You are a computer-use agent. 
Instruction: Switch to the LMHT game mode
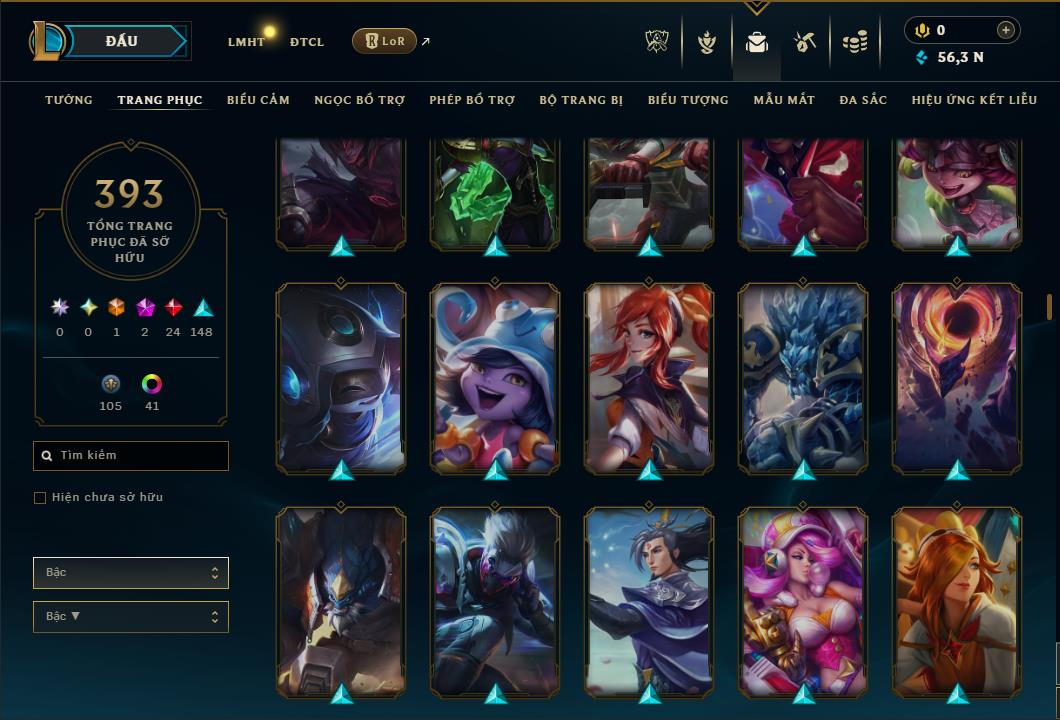(246, 42)
